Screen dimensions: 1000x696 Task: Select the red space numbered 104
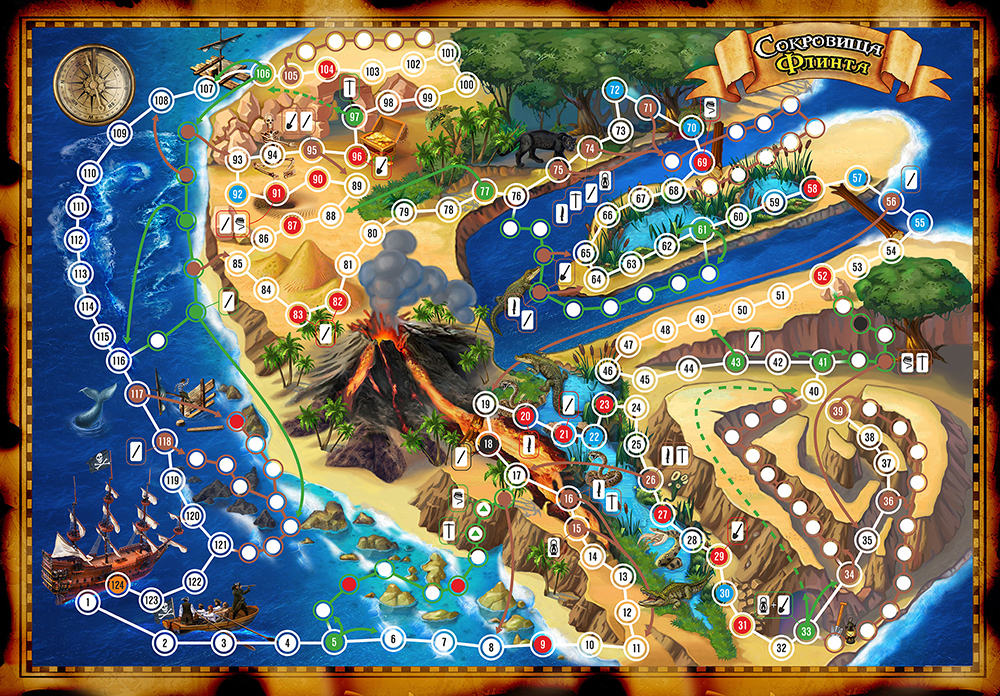click(x=327, y=69)
